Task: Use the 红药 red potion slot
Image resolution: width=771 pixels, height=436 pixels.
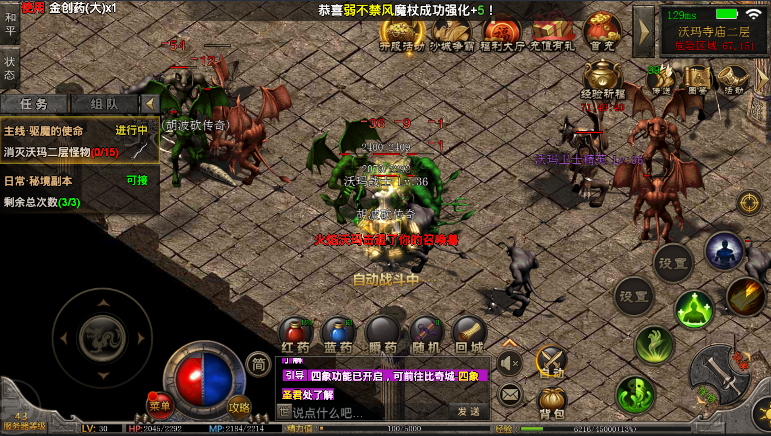Action: (x=296, y=331)
